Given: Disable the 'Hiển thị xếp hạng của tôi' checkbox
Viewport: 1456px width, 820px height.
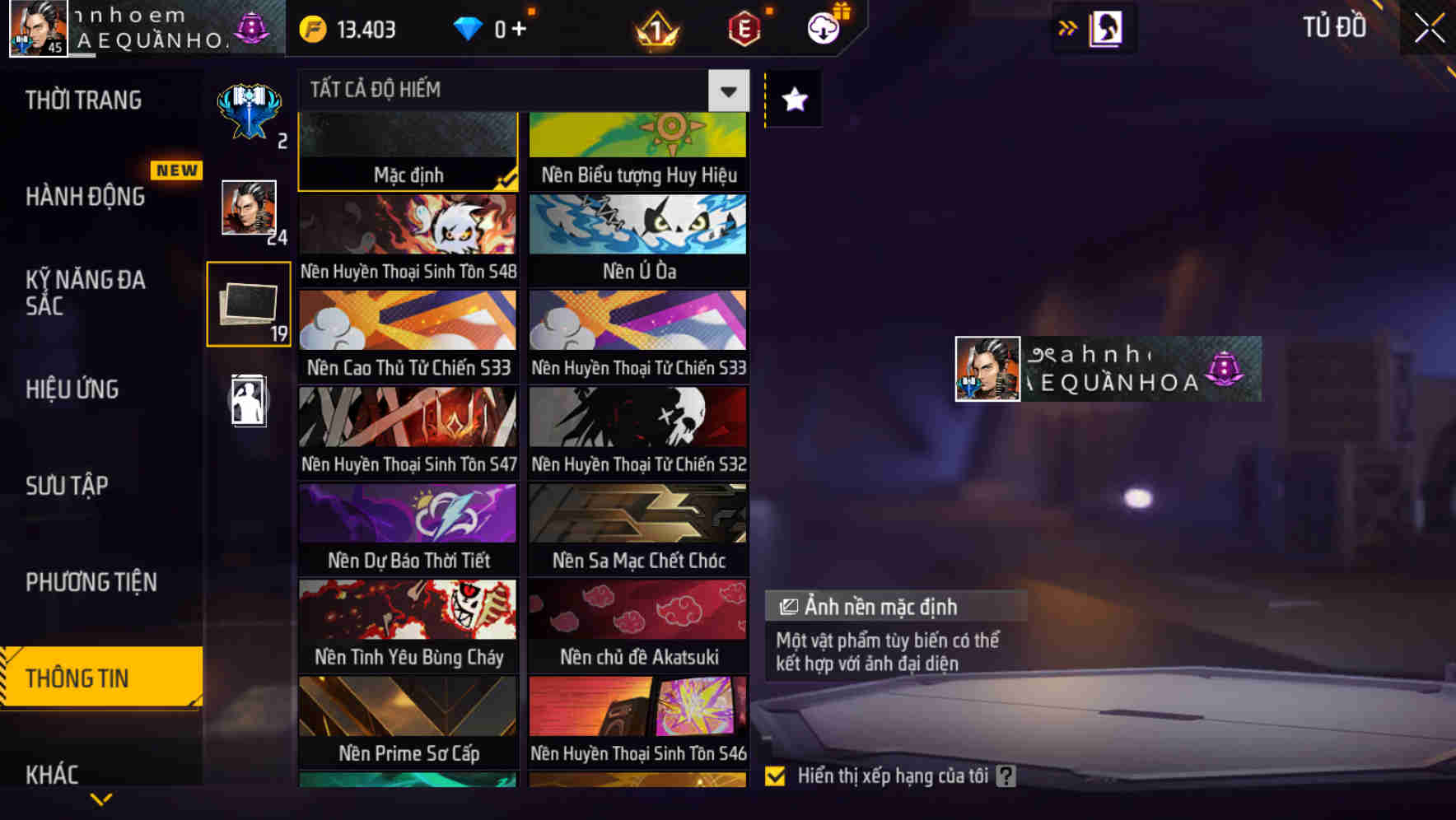Looking at the screenshot, I should 775,775.
